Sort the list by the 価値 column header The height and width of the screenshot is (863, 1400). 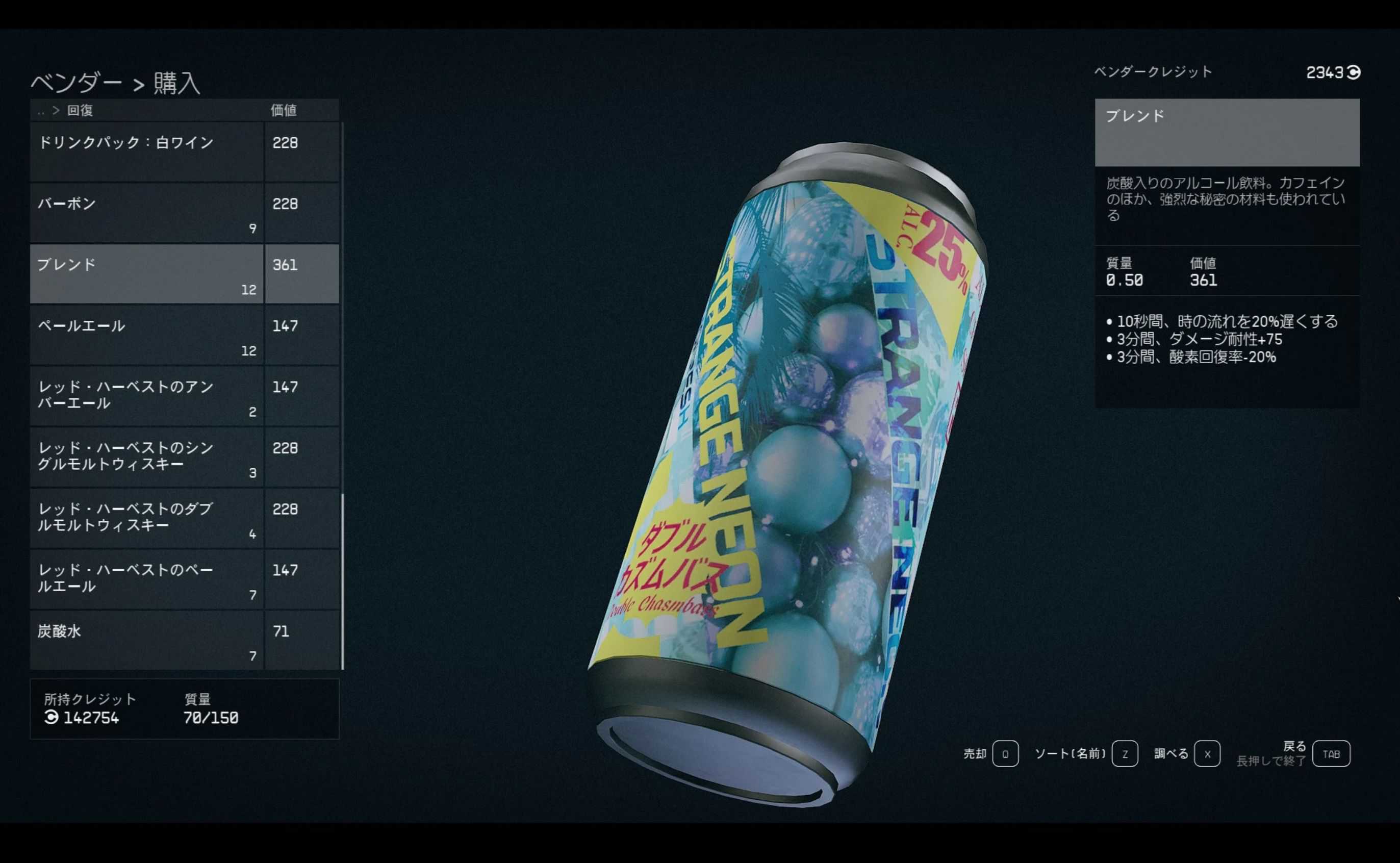[283, 110]
